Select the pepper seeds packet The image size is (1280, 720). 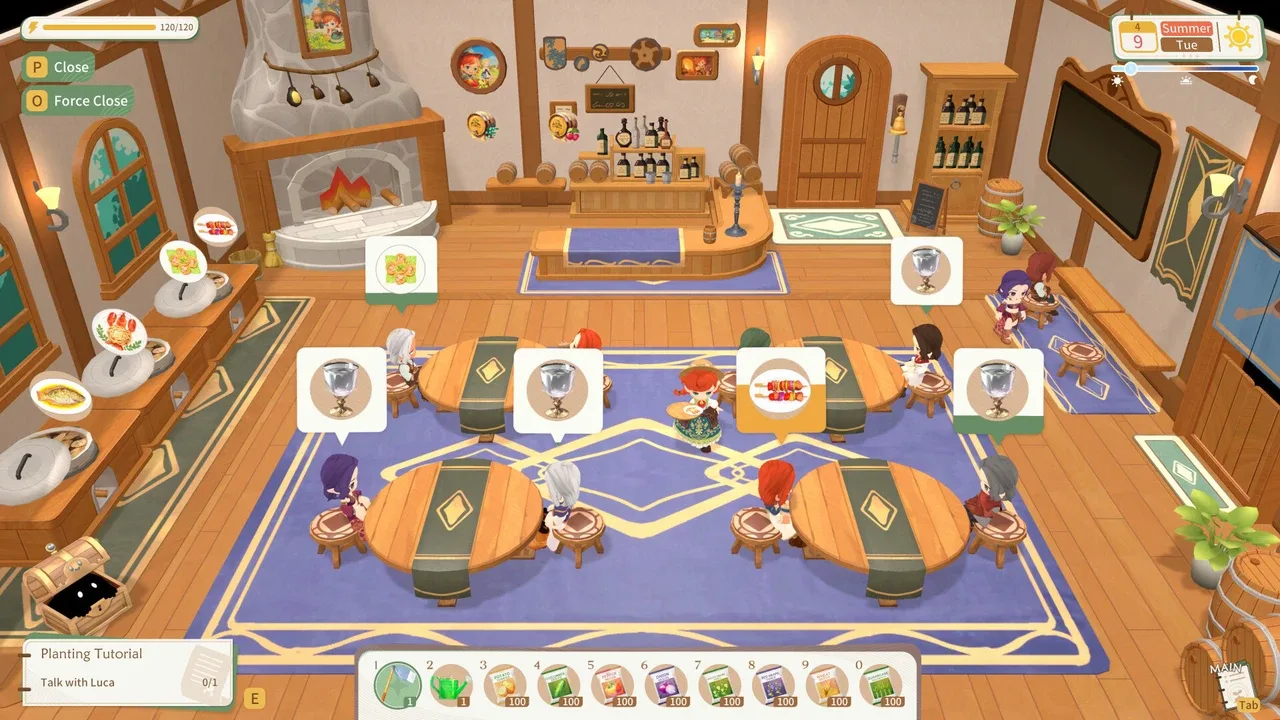click(609, 686)
